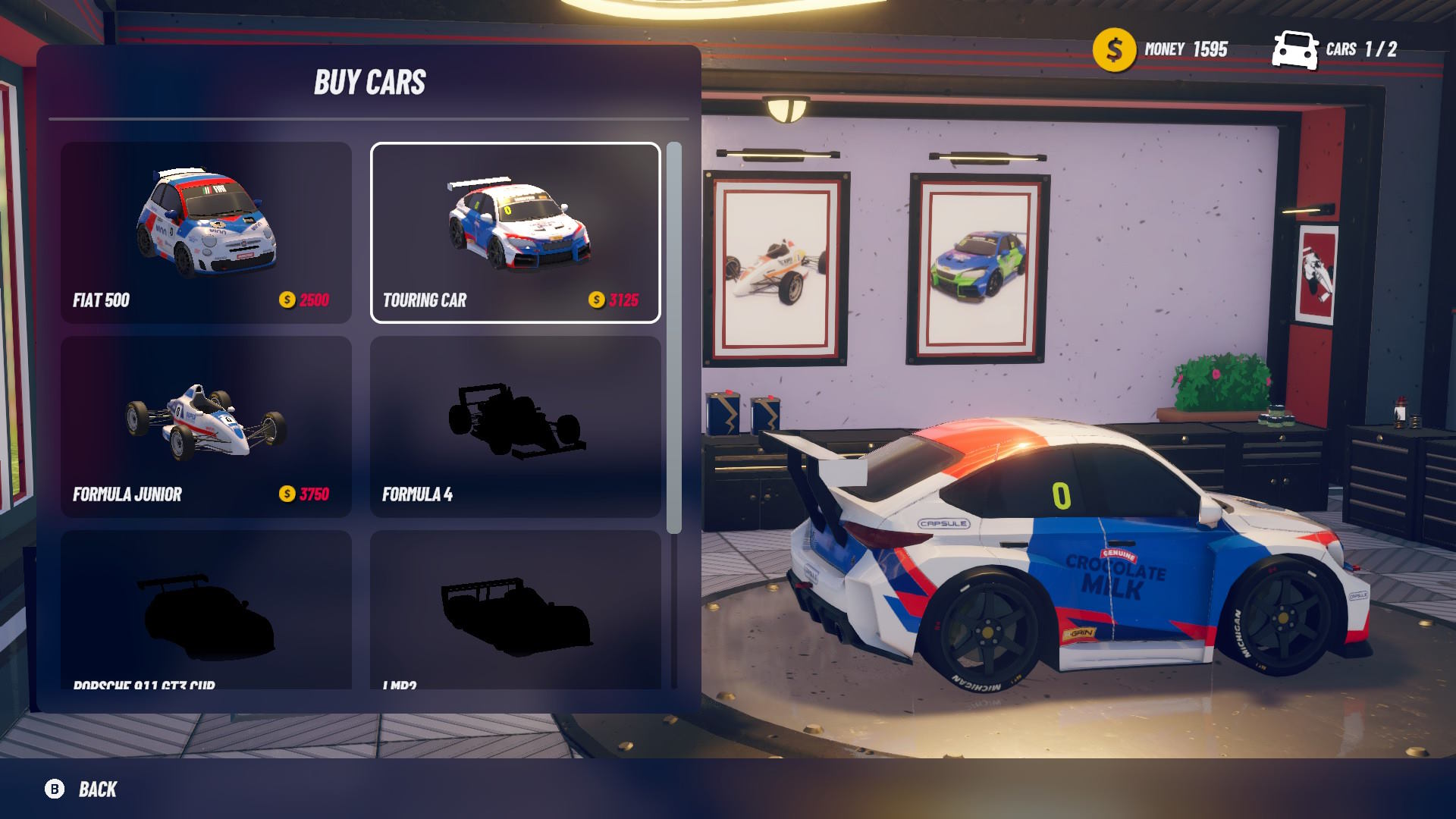This screenshot has height=819, width=1456.
Task: Click the Buy Cars list scrollbar
Action: coord(673,337)
